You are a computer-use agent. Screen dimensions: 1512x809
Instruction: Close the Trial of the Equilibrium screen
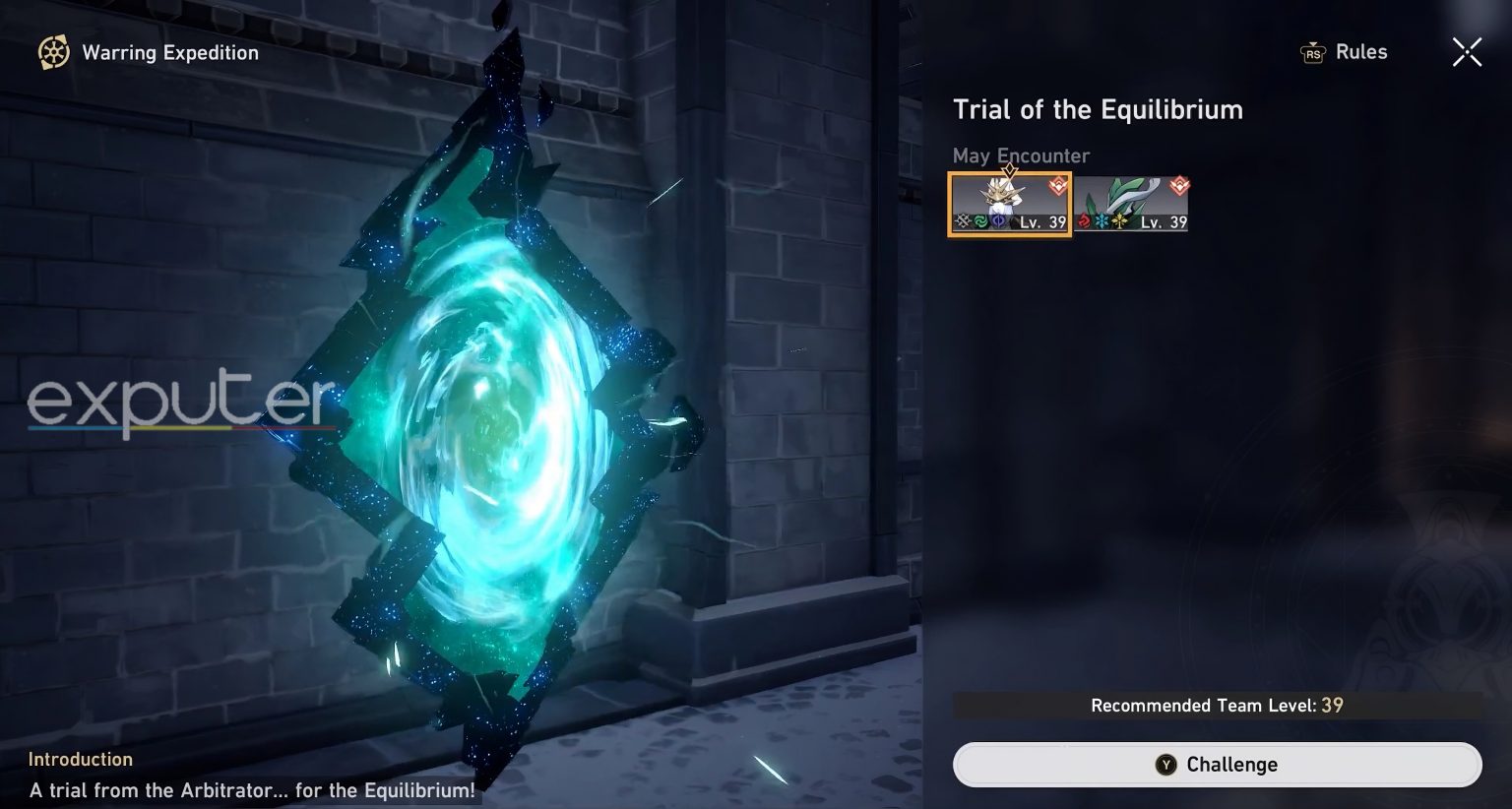tap(1467, 52)
